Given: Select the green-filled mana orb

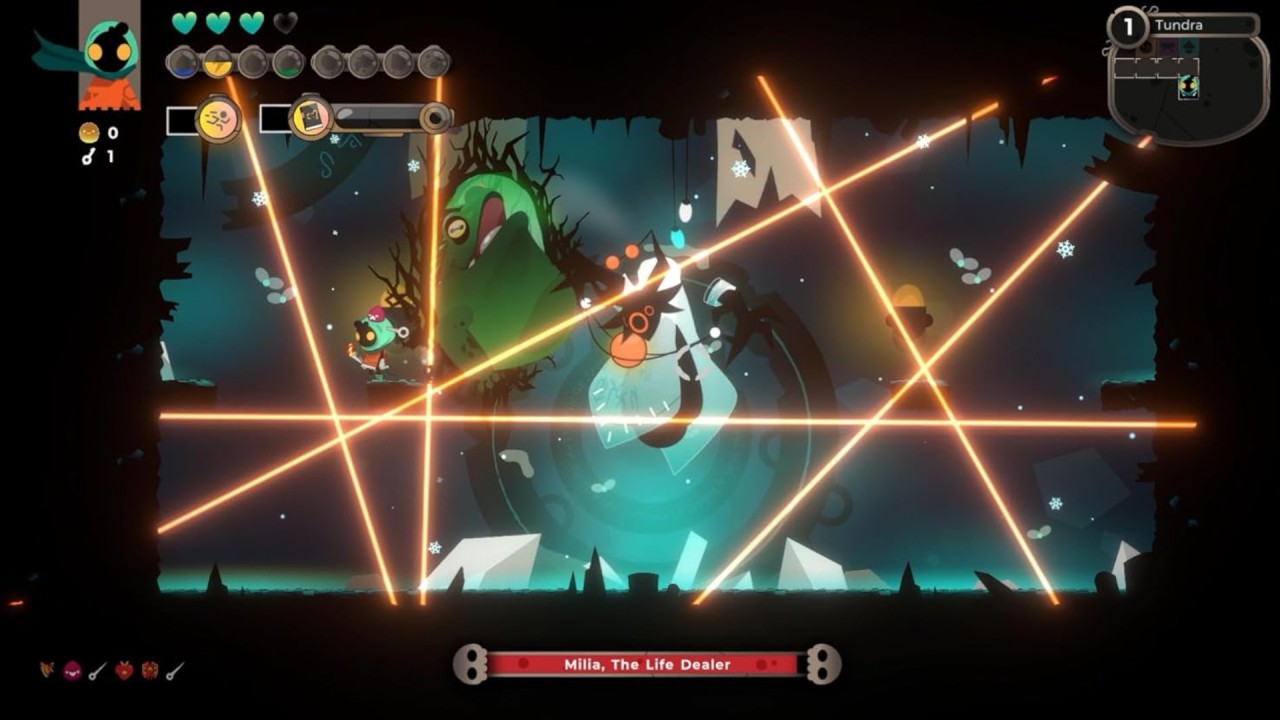Looking at the screenshot, I should tap(288, 63).
